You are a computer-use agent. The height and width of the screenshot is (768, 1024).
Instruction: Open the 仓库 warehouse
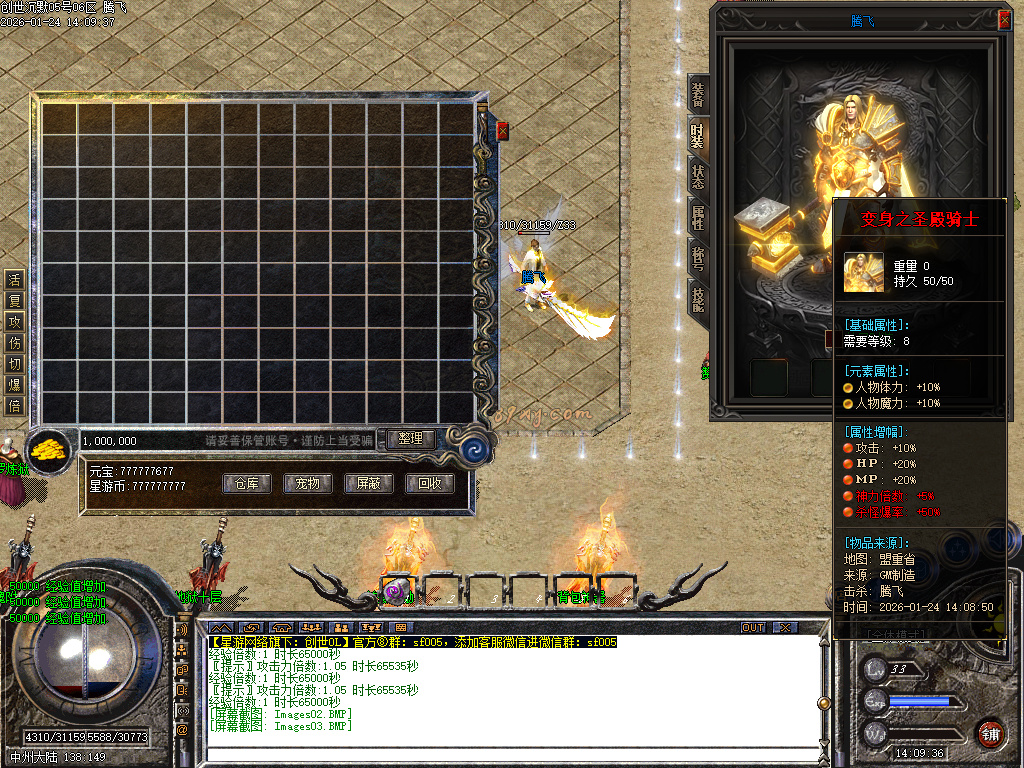pos(246,484)
